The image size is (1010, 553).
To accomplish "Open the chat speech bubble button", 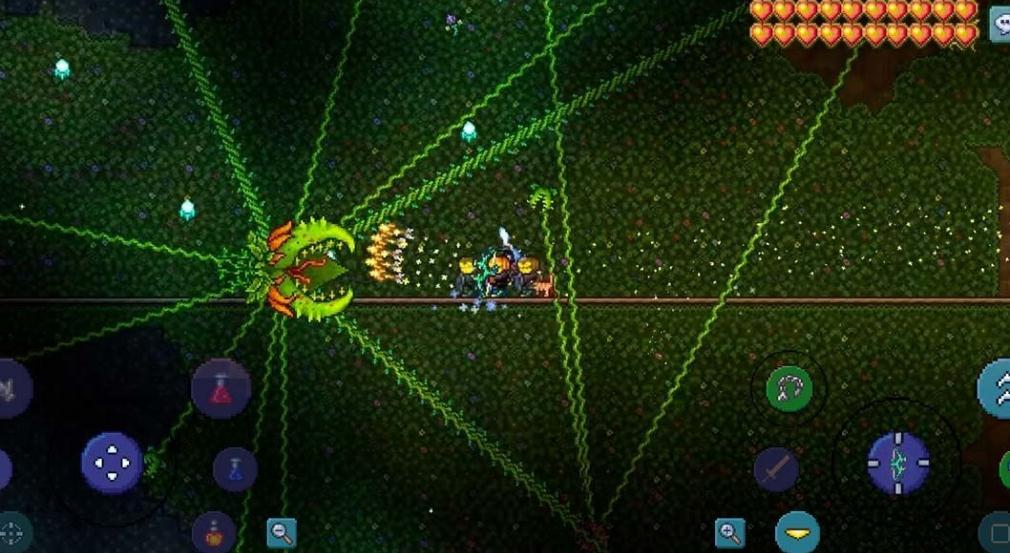I will click(x=999, y=24).
